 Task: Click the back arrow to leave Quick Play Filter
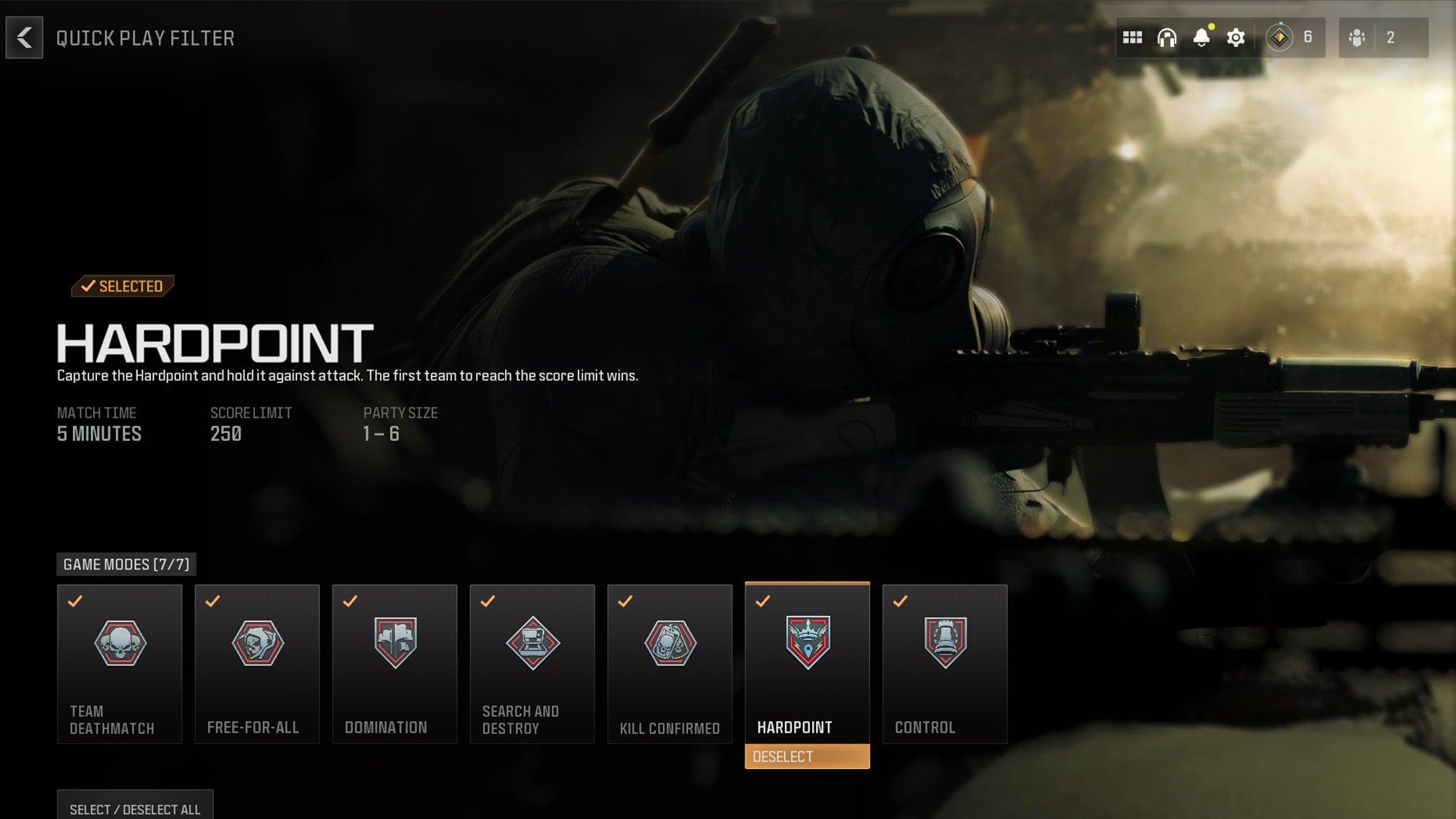(x=25, y=38)
